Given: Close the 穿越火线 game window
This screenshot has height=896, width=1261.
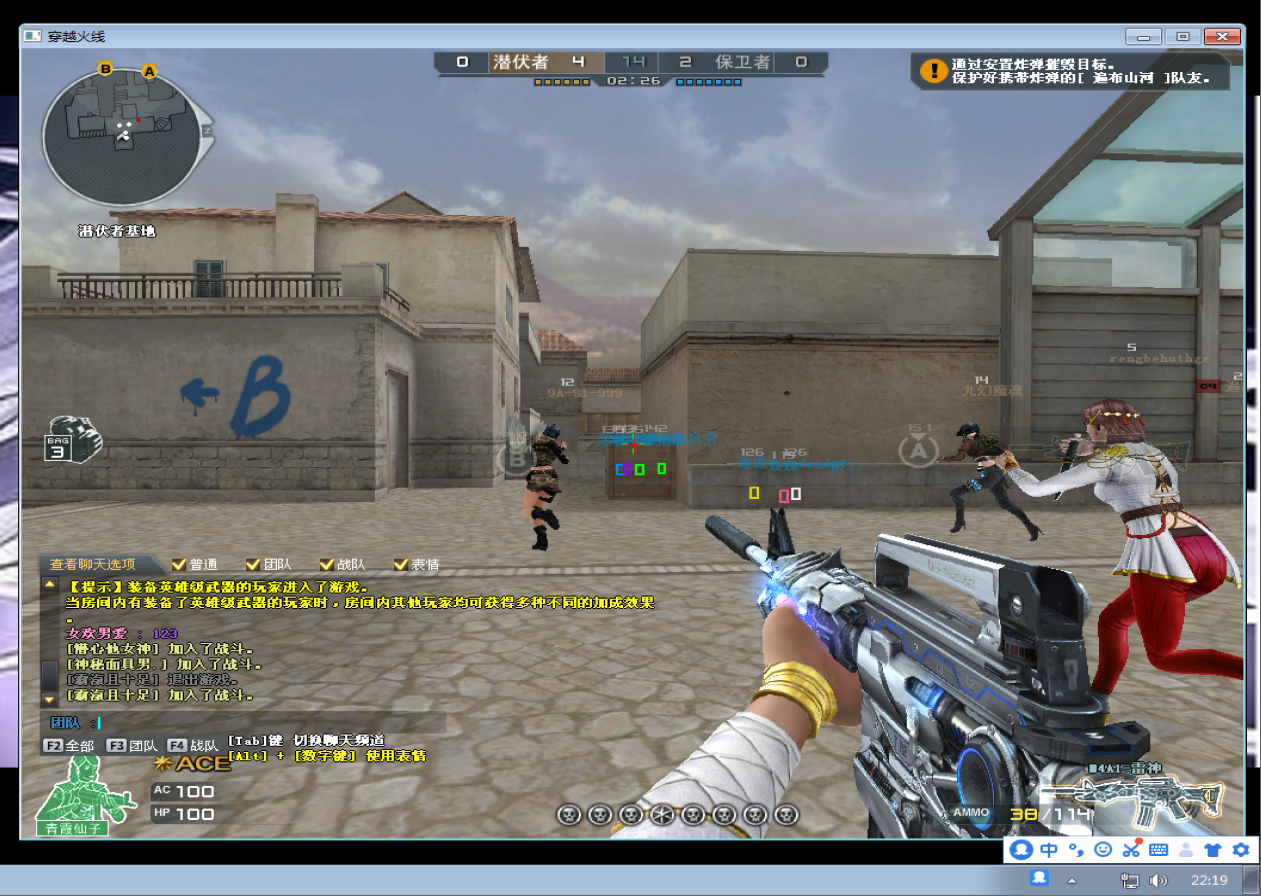Looking at the screenshot, I should click(x=1222, y=36).
